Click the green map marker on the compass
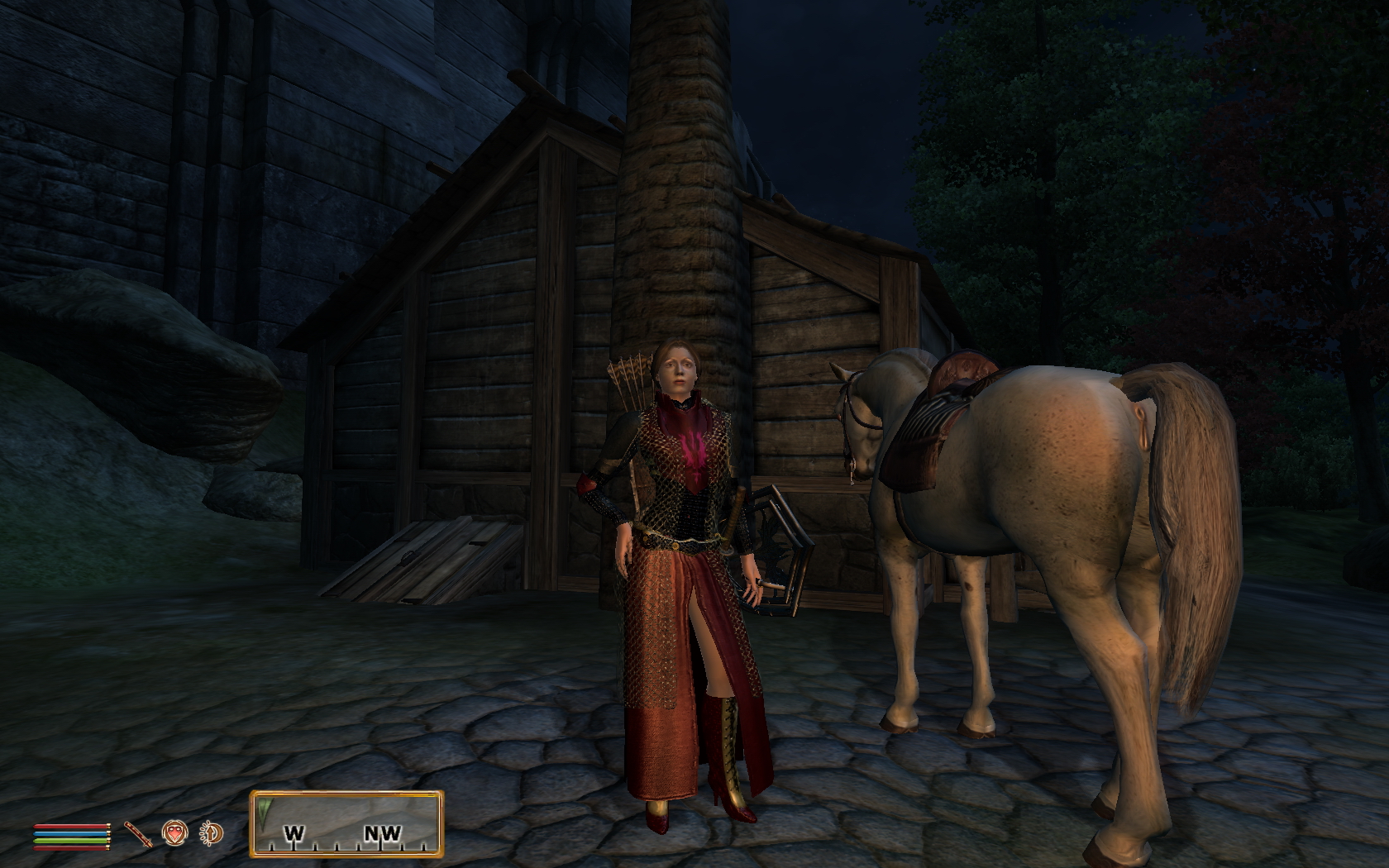The width and height of the screenshot is (1389, 868). [x=265, y=810]
